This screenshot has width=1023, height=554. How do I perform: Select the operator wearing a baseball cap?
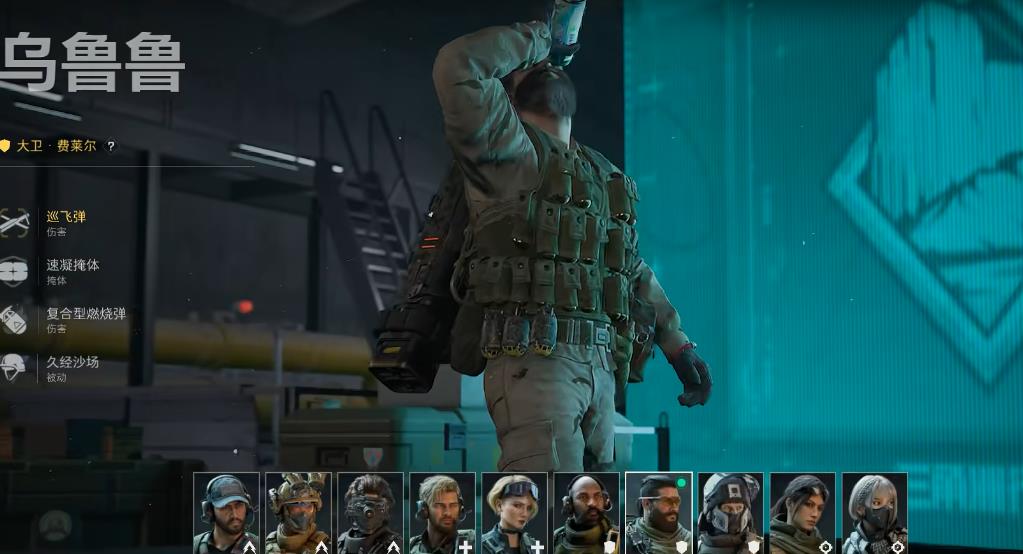coord(227,512)
